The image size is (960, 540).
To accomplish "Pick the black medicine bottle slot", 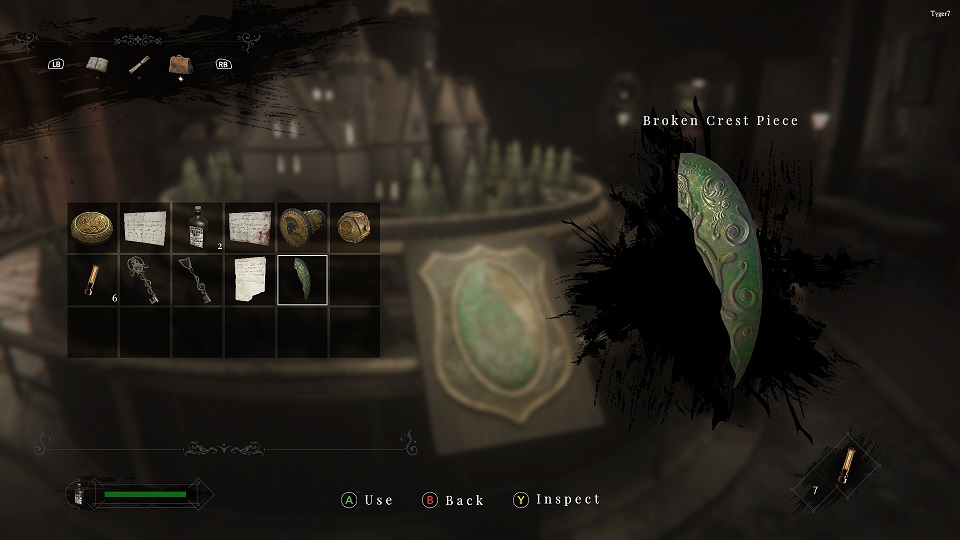I will 197,228.
